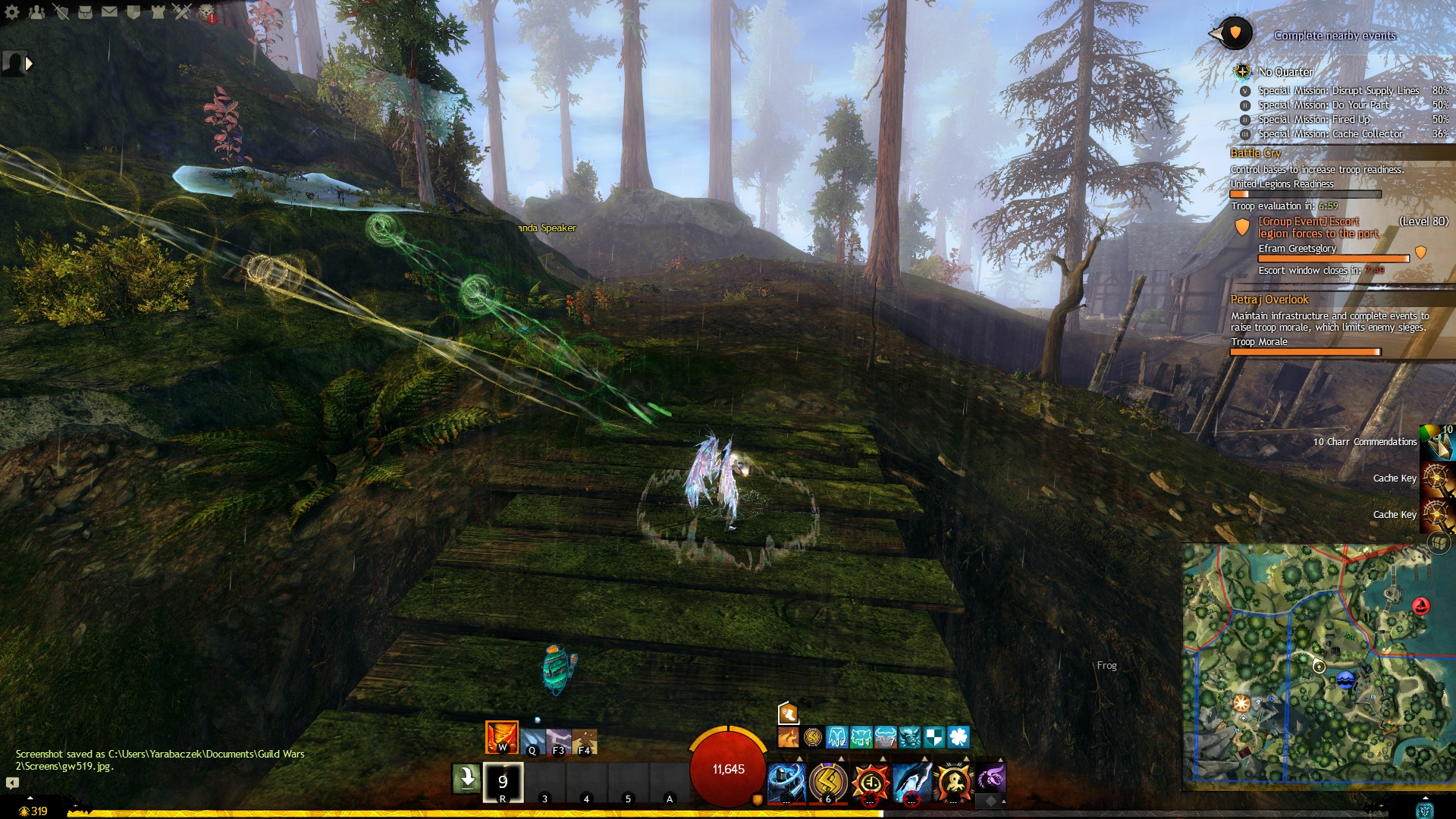Click the red ship marker on minimap
1456x819 pixels.
pyautogui.click(x=1420, y=606)
